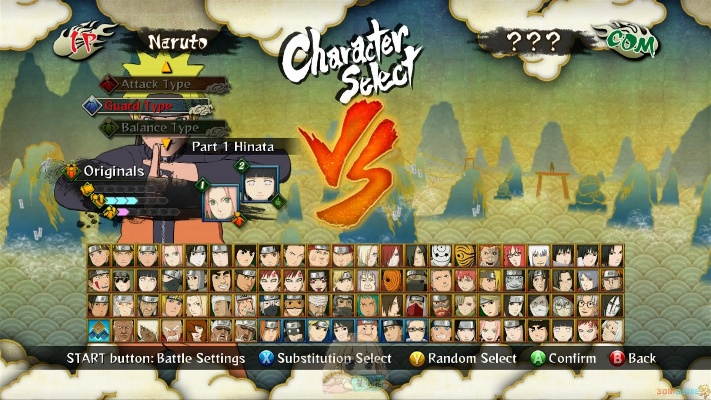
Task: Open the Originals team preset
Action: point(113,171)
